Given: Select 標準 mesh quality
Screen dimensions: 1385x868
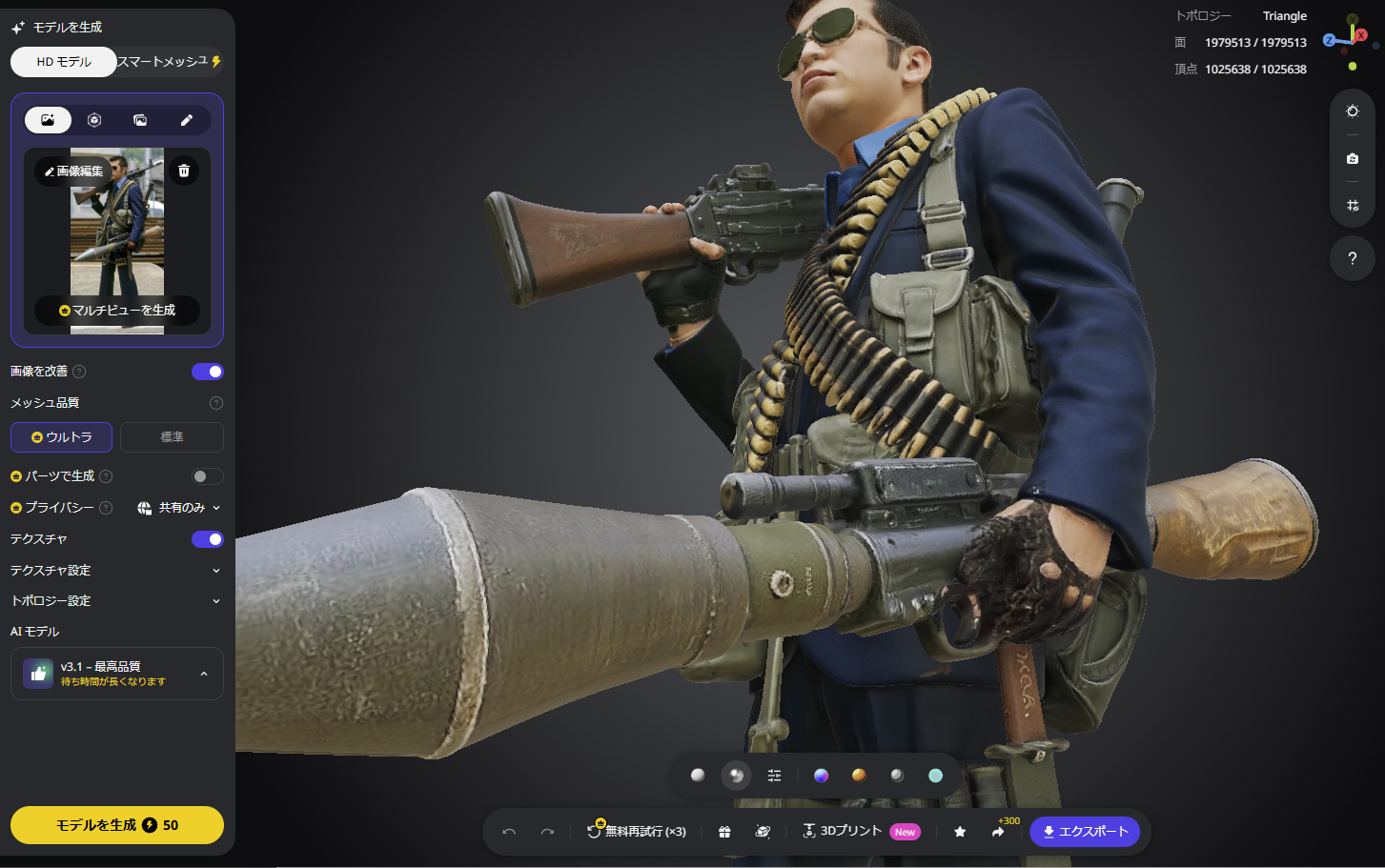Looking at the screenshot, I should (172, 437).
